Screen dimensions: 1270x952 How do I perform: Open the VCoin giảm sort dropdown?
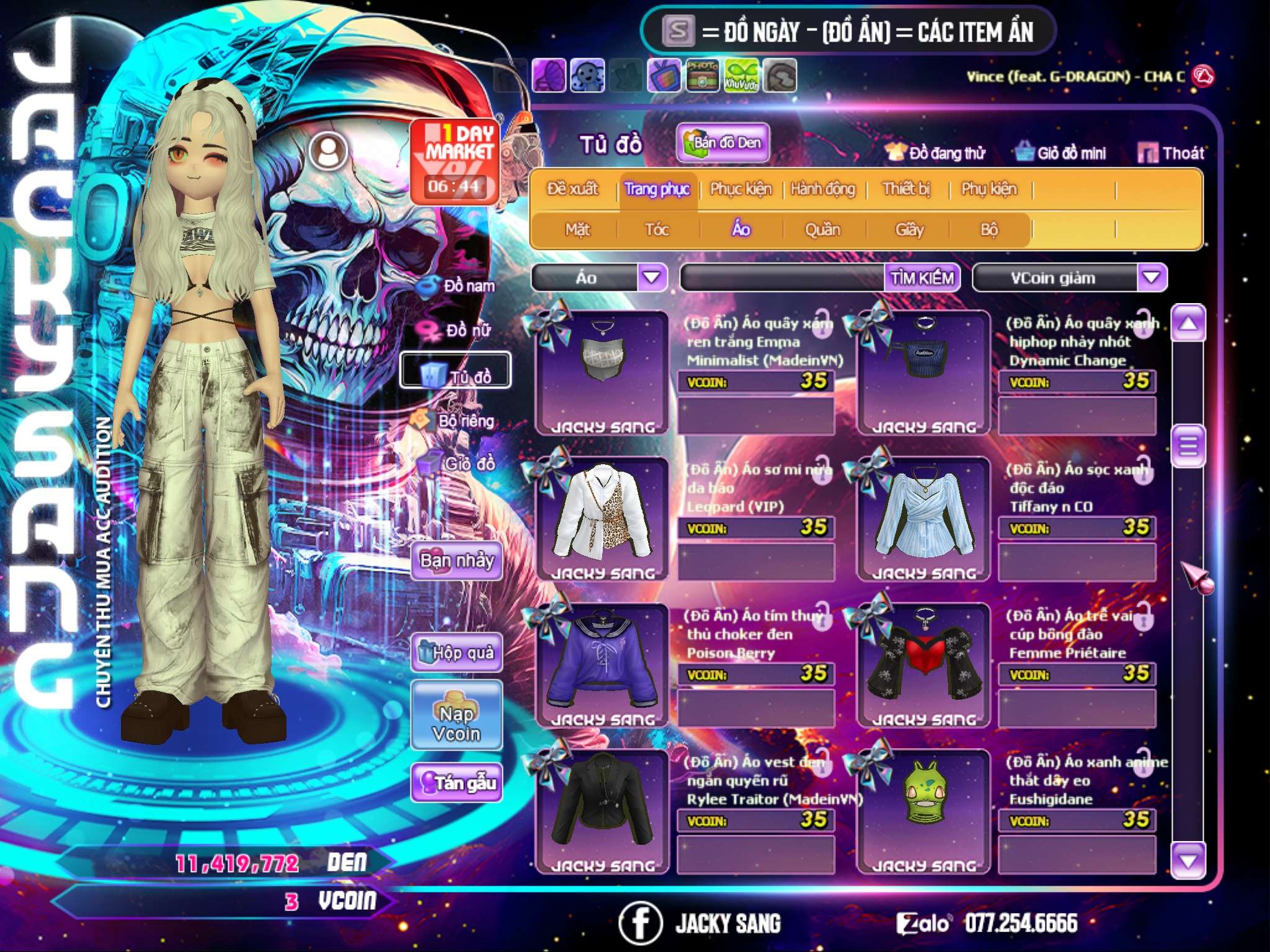pyautogui.click(x=1152, y=277)
